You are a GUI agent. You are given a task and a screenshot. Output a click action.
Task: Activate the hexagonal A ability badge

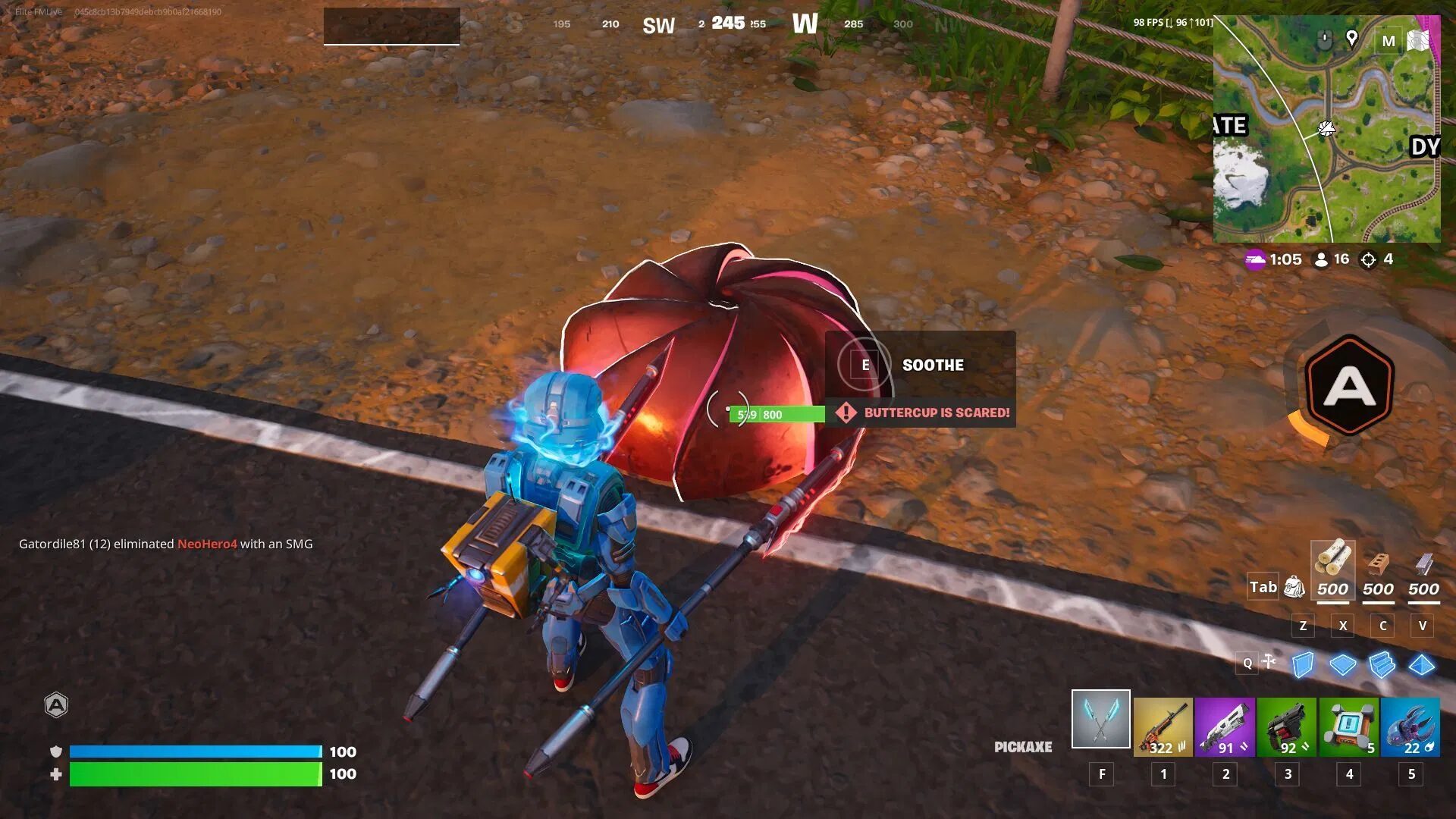[1349, 386]
